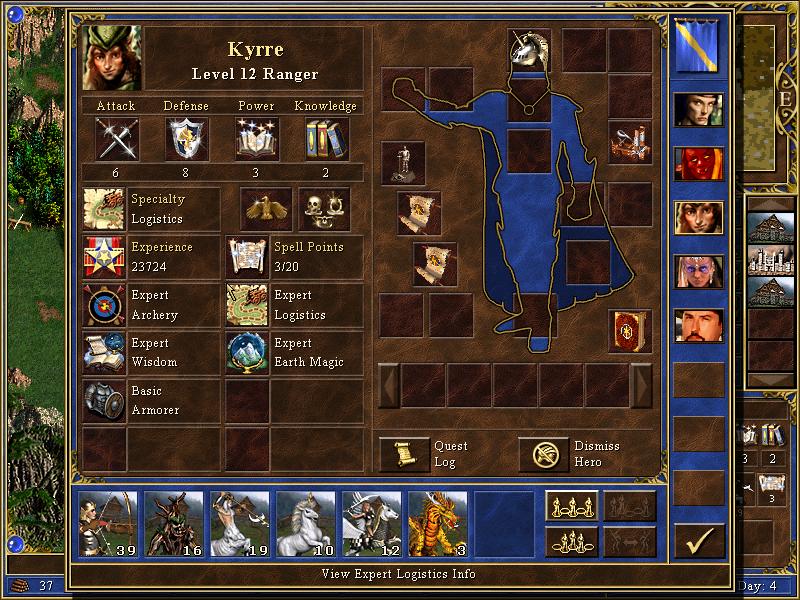Viewport: 800px width, 600px height.
Task: View the Logistics specialty info
Action: pos(104,209)
